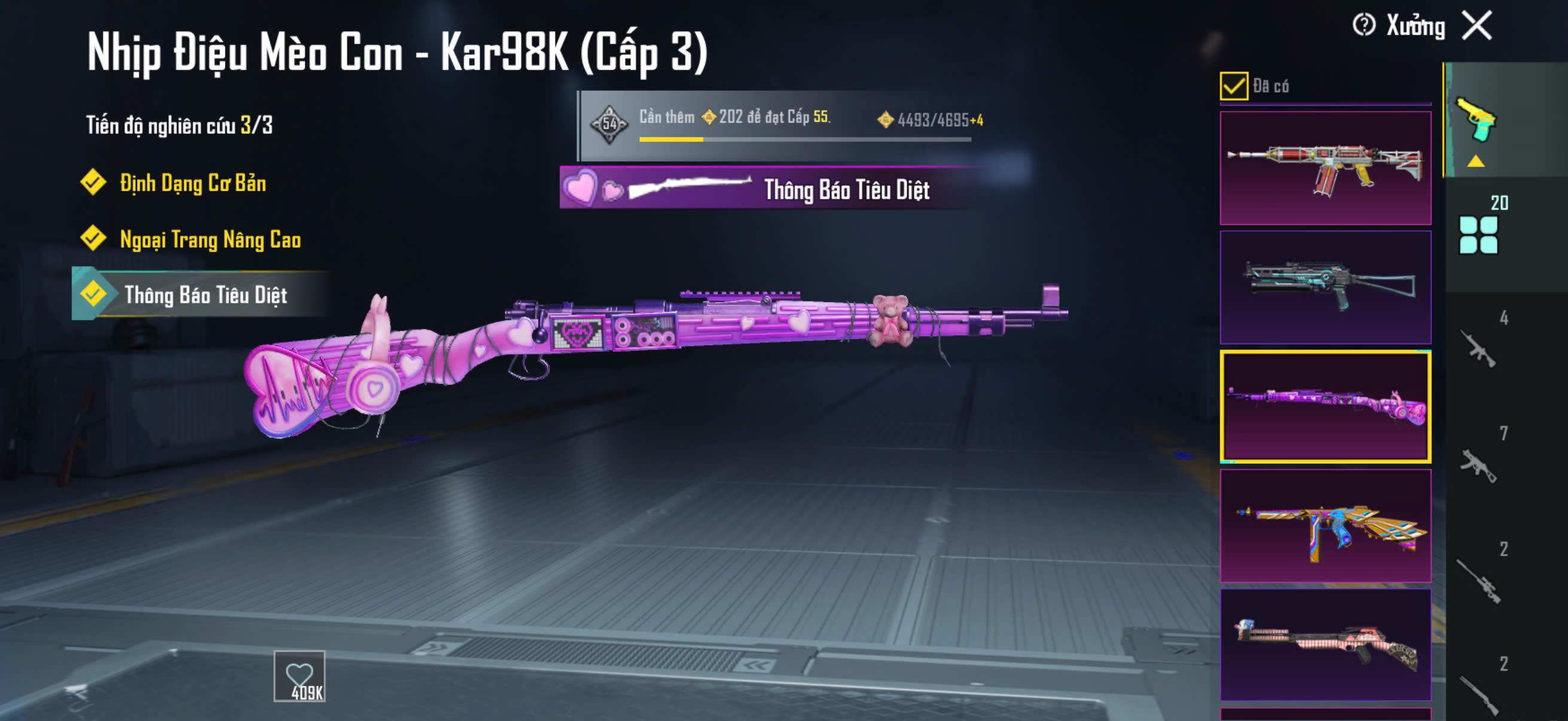Choose the gold and blue Thompson skin thumbnail

[1325, 526]
